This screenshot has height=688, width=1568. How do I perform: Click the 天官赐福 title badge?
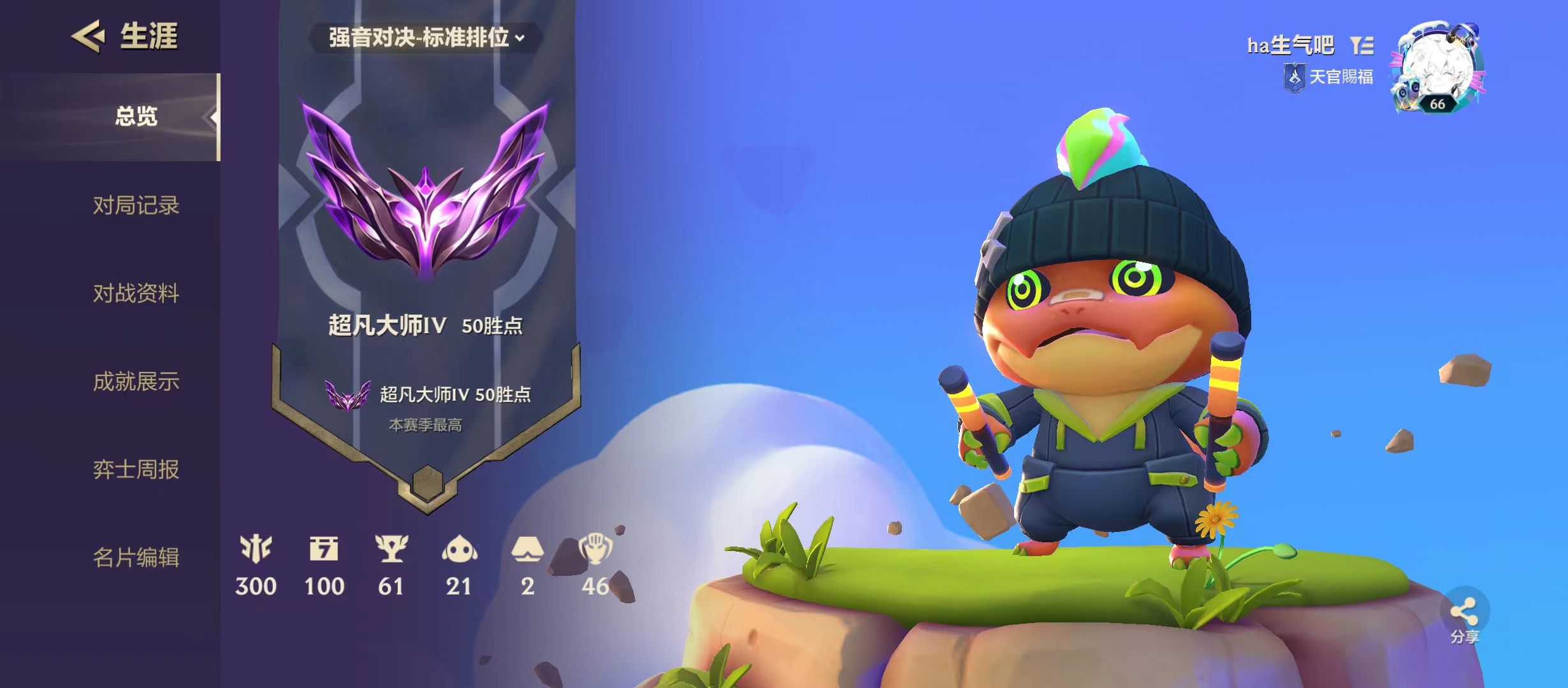1329,78
